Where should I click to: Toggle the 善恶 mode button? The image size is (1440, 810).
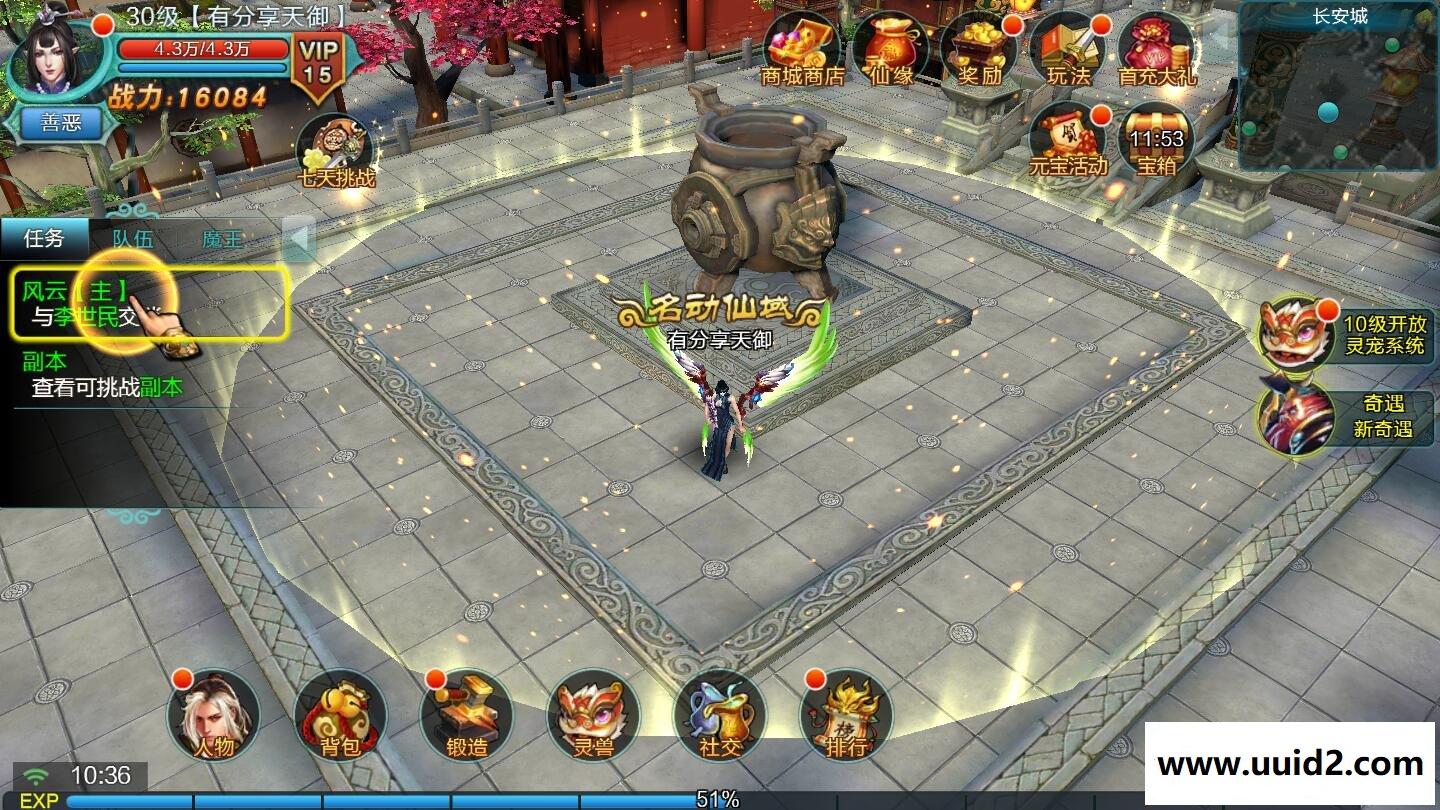click(65, 124)
